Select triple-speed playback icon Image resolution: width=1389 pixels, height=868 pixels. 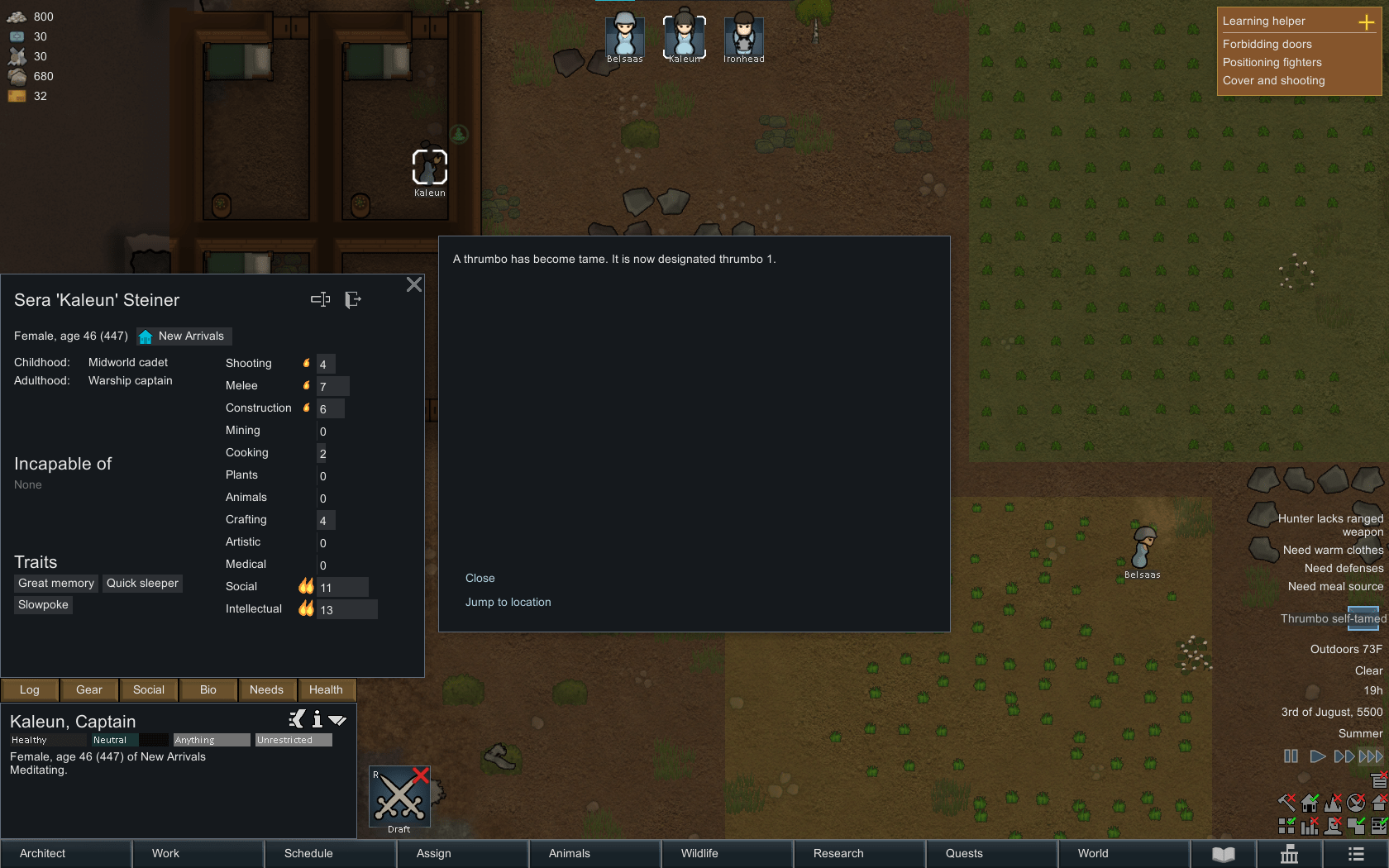[1368, 756]
